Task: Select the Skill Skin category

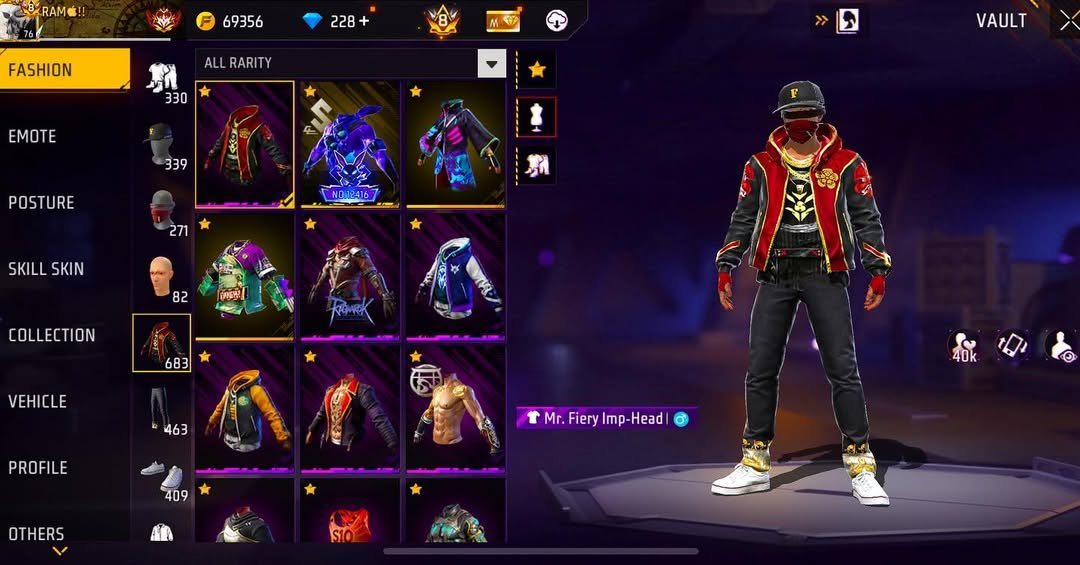Action: click(x=46, y=269)
